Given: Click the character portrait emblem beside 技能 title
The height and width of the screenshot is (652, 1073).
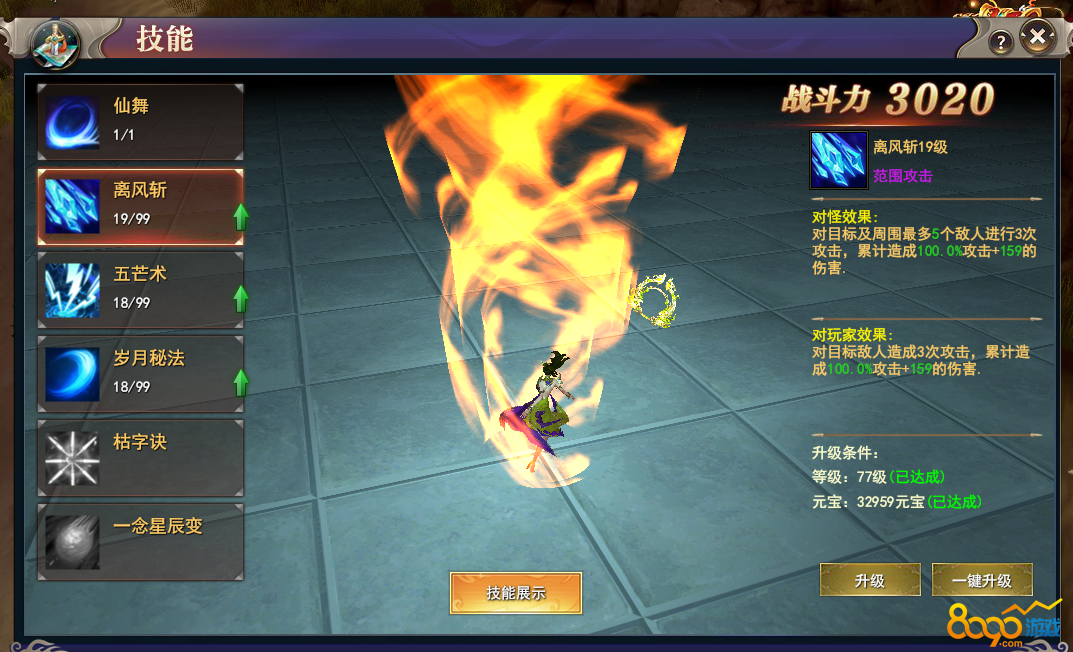Looking at the screenshot, I should [x=56, y=43].
